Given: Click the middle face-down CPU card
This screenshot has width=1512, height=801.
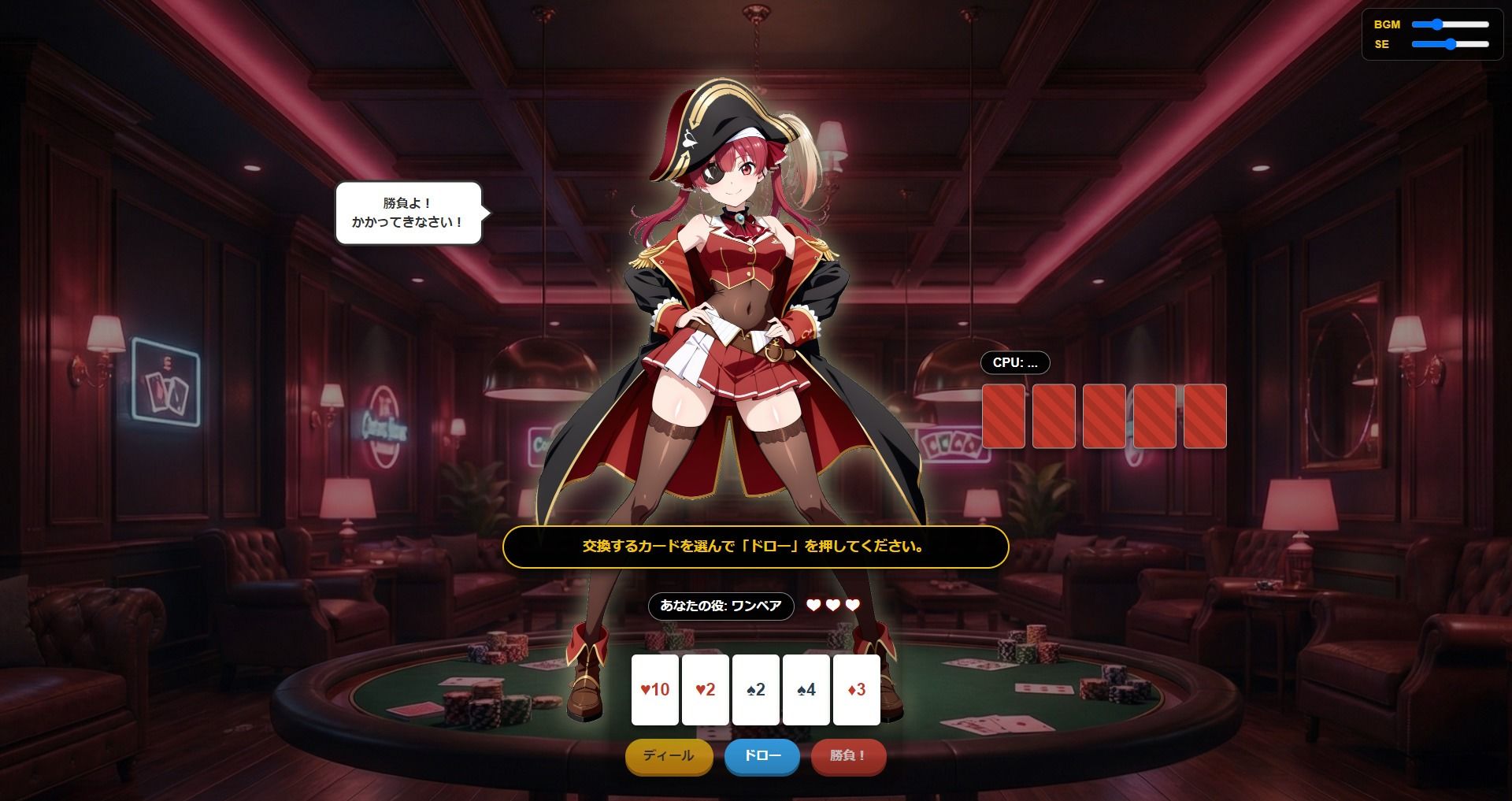Looking at the screenshot, I should pos(1106,416).
